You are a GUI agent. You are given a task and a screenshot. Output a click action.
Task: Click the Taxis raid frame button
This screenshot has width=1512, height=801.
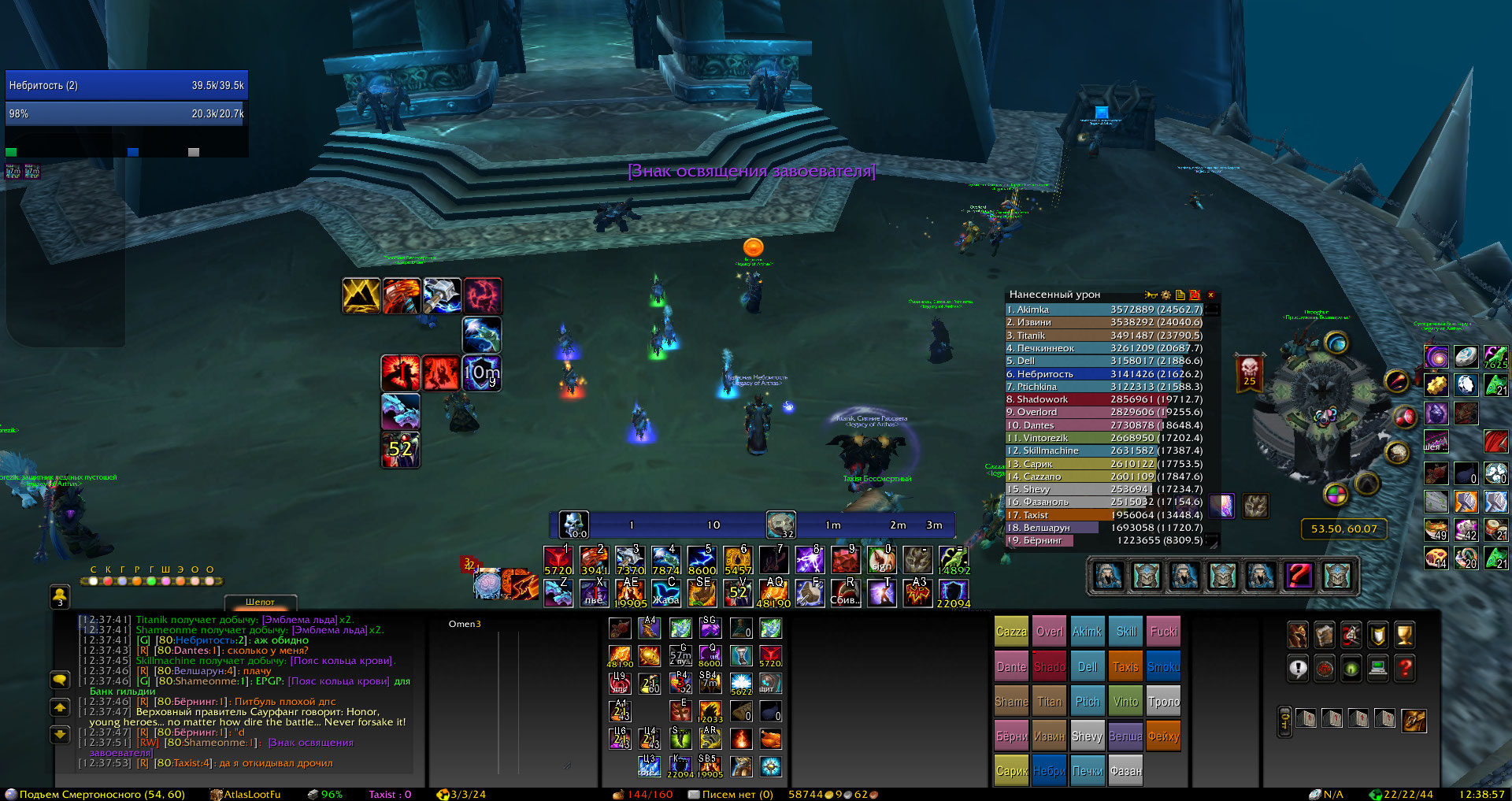pyautogui.click(x=1125, y=667)
